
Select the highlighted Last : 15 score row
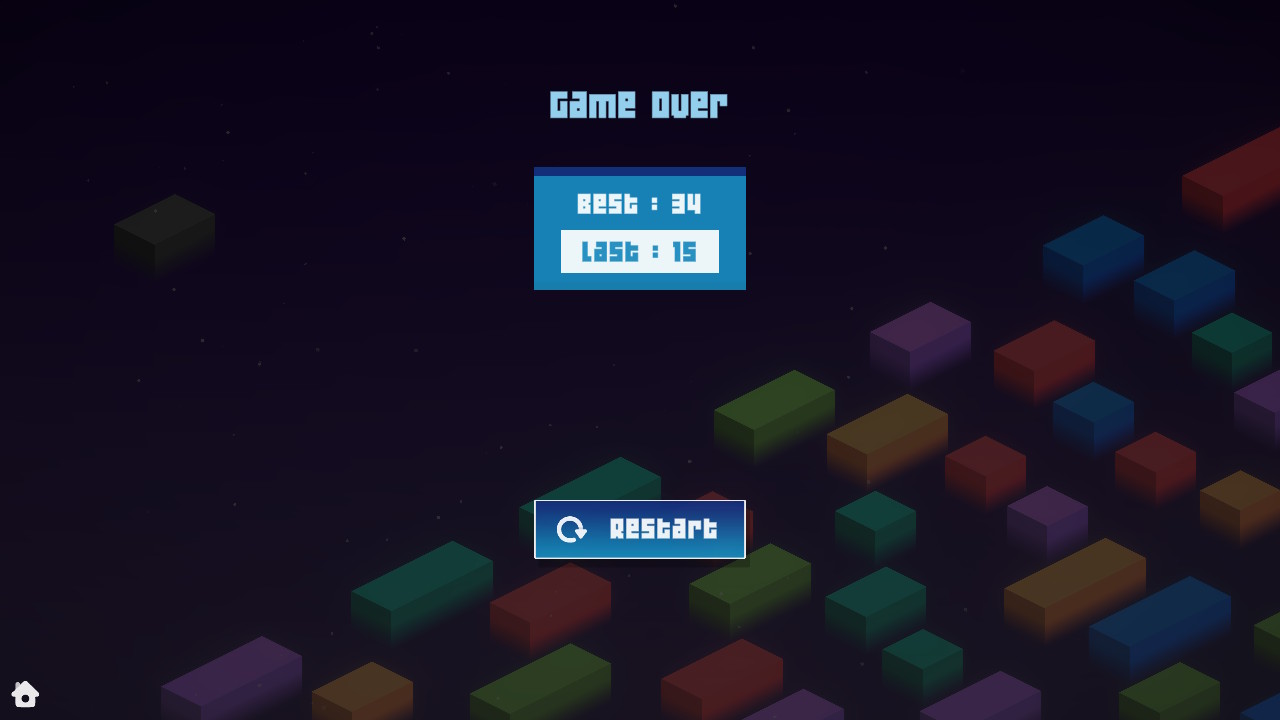639,251
